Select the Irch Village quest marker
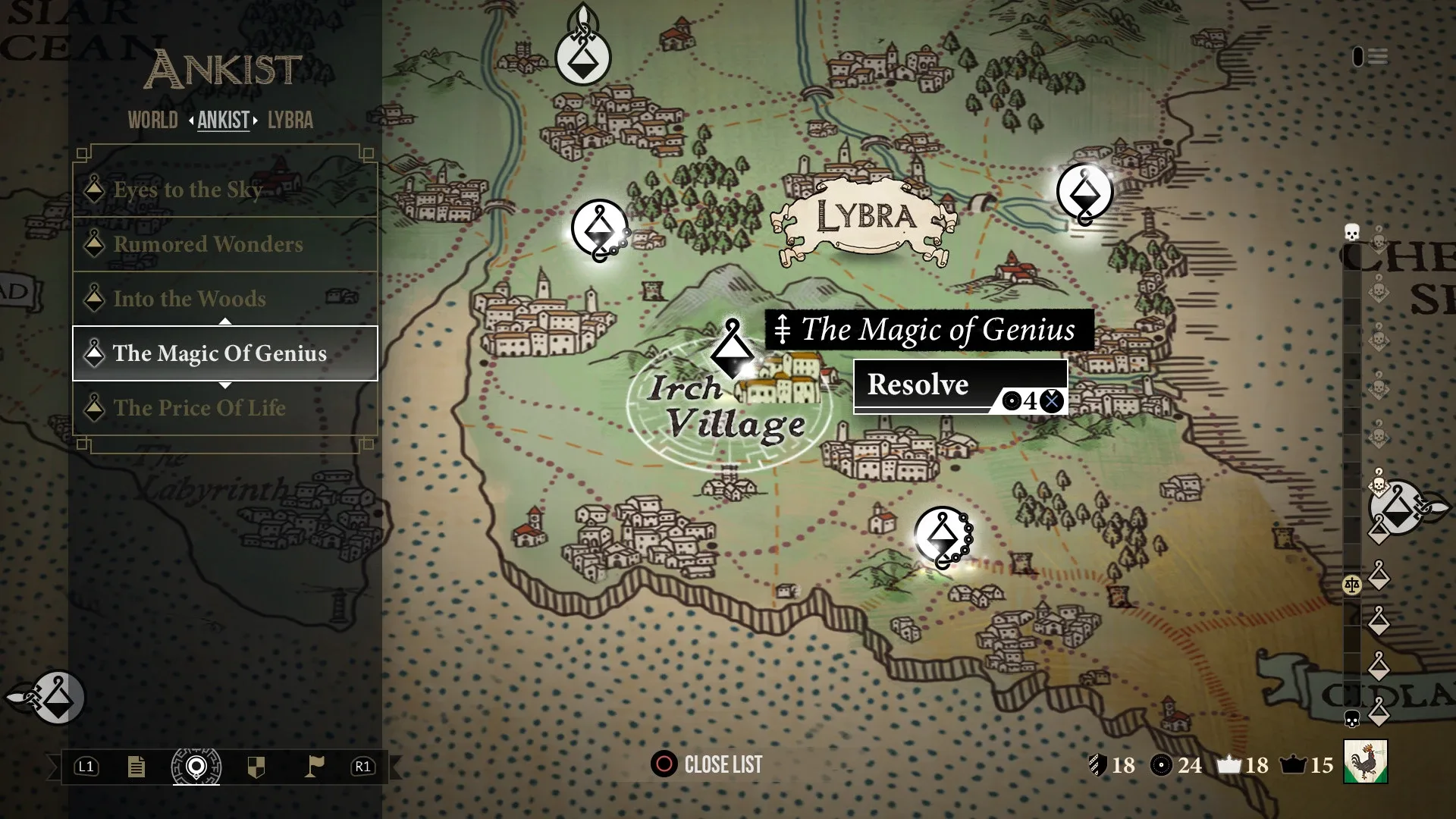This screenshot has height=819, width=1456. pos(733,350)
